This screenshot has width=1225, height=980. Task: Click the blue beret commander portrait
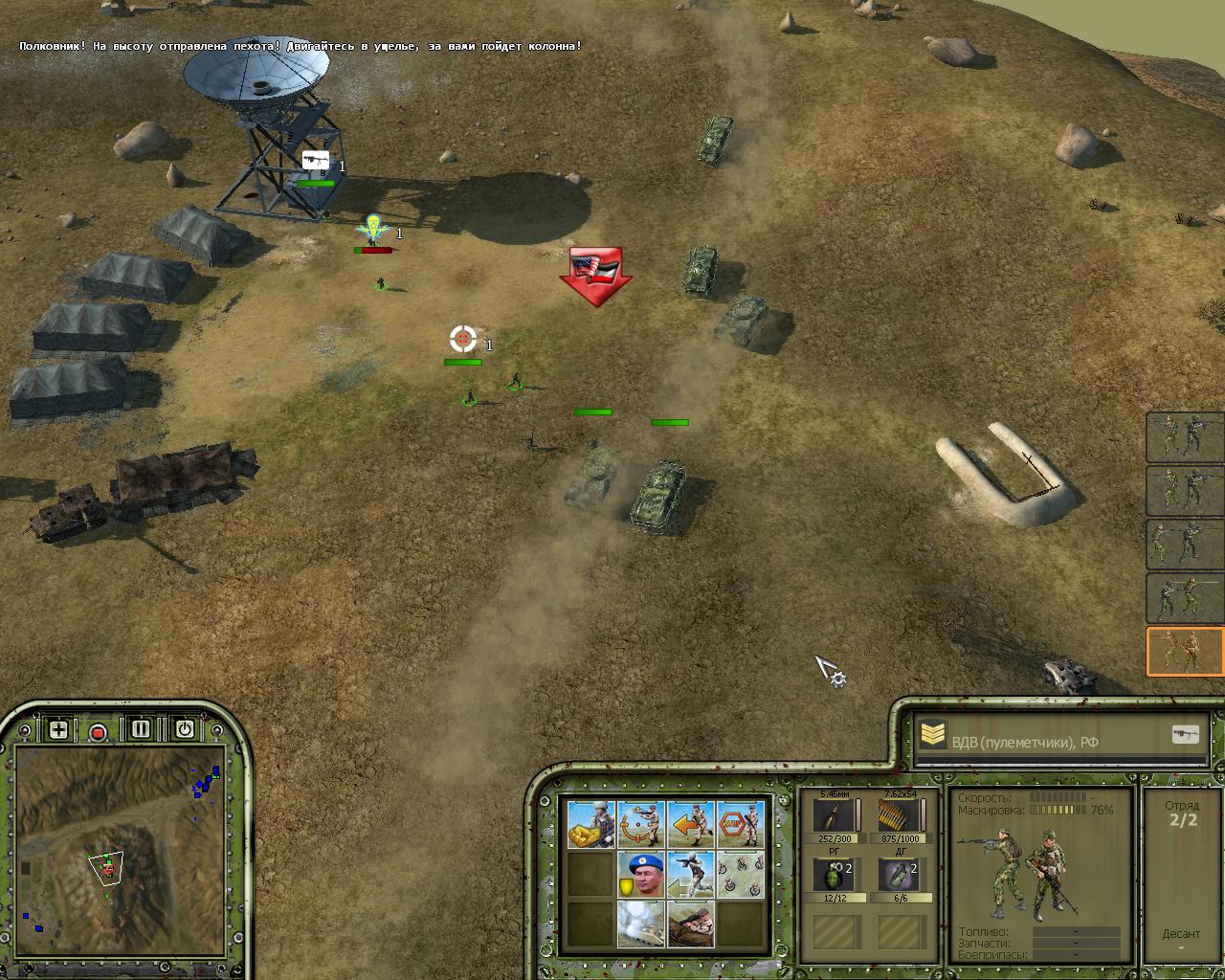pyautogui.click(x=640, y=875)
